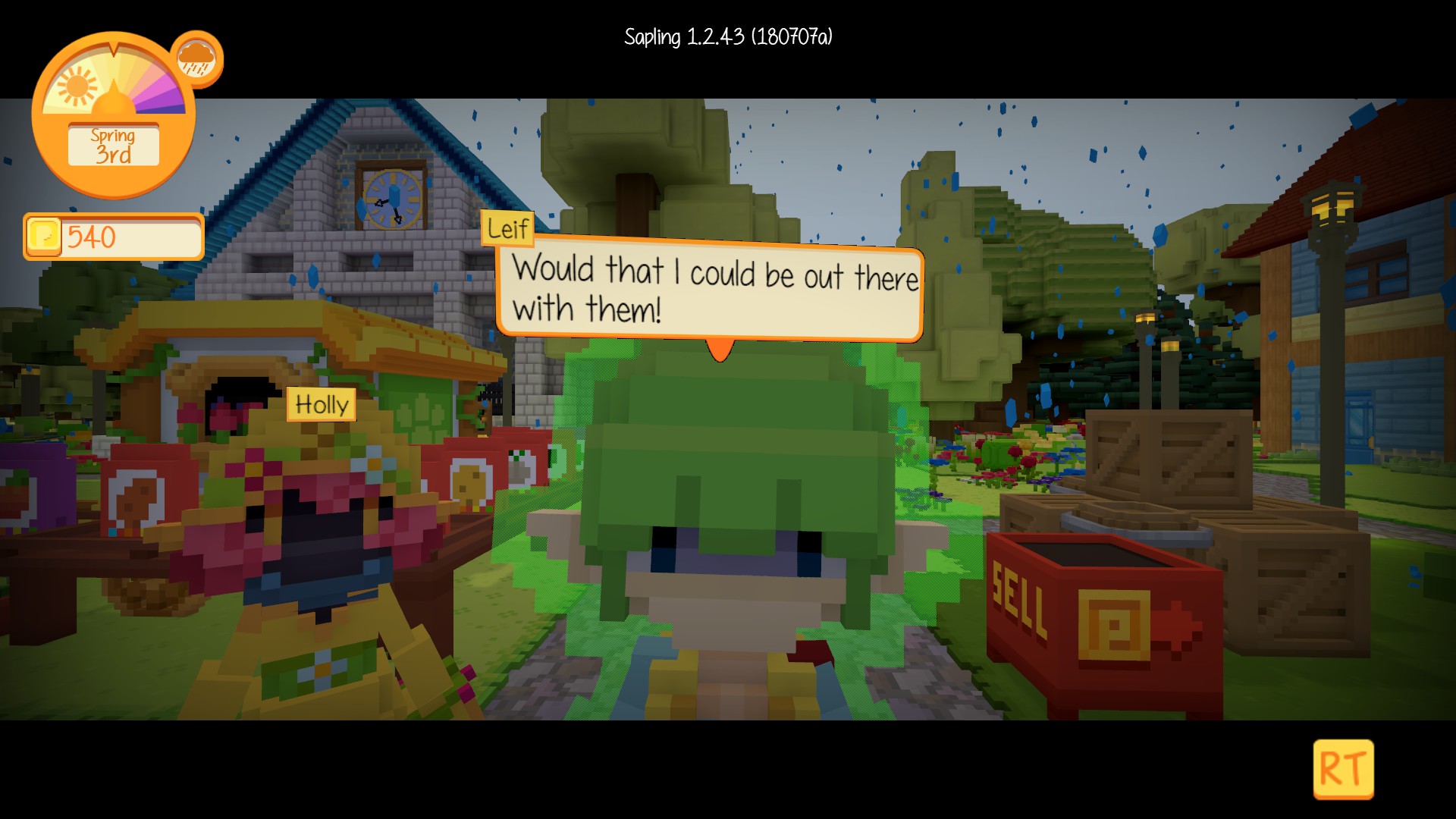Click Leif's name tag on the speech bubble
The width and height of the screenshot is (1456, 819).
(x=507, y=227)
